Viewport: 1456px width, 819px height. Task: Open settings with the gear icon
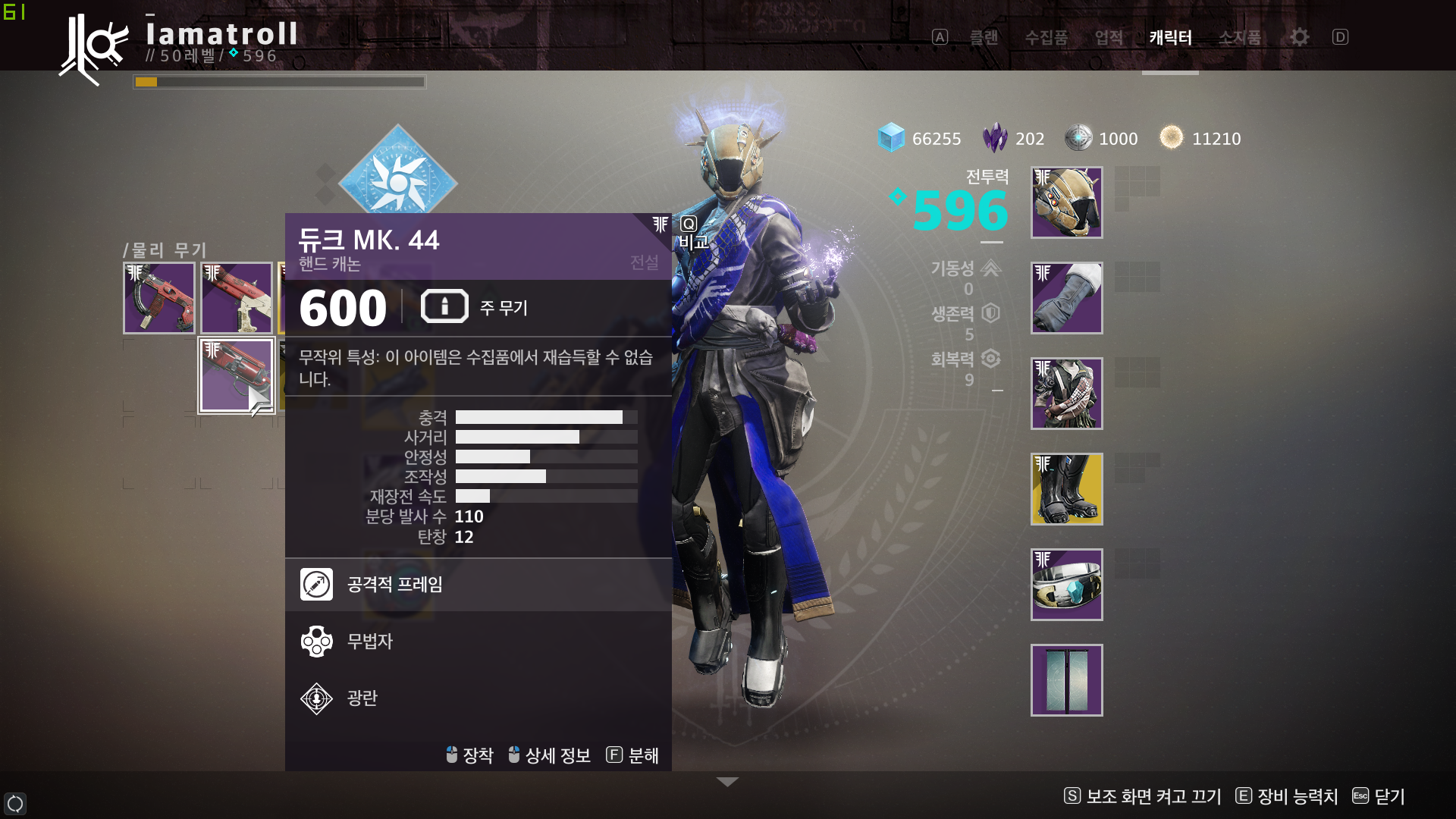(1300, 37)
